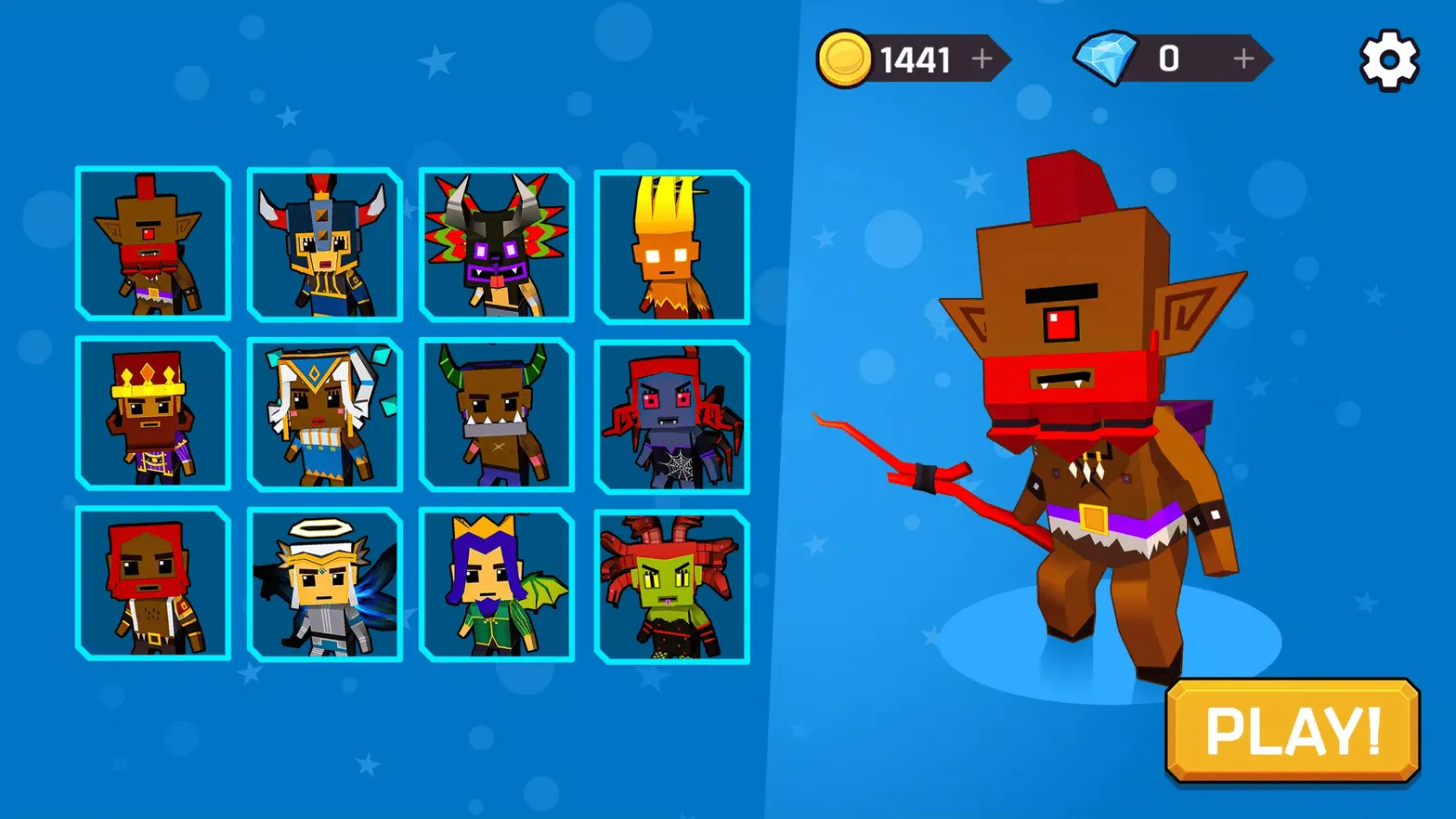Click the plus to buy more diamonds
The width and height of the screenshot is (1456, 819).
(1241, 58)
